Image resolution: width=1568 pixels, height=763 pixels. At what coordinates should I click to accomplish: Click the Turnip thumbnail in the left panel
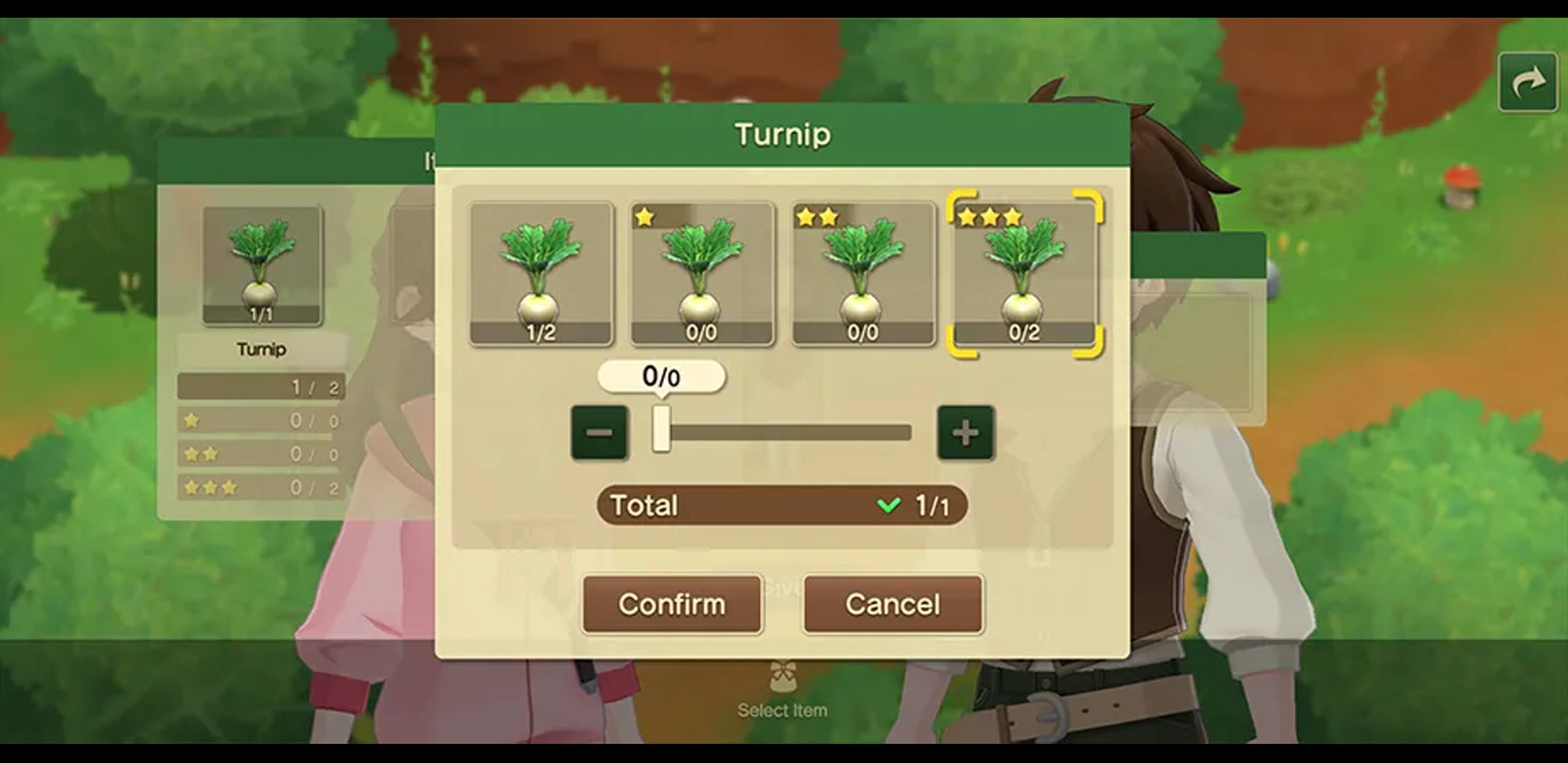(261, 263)
